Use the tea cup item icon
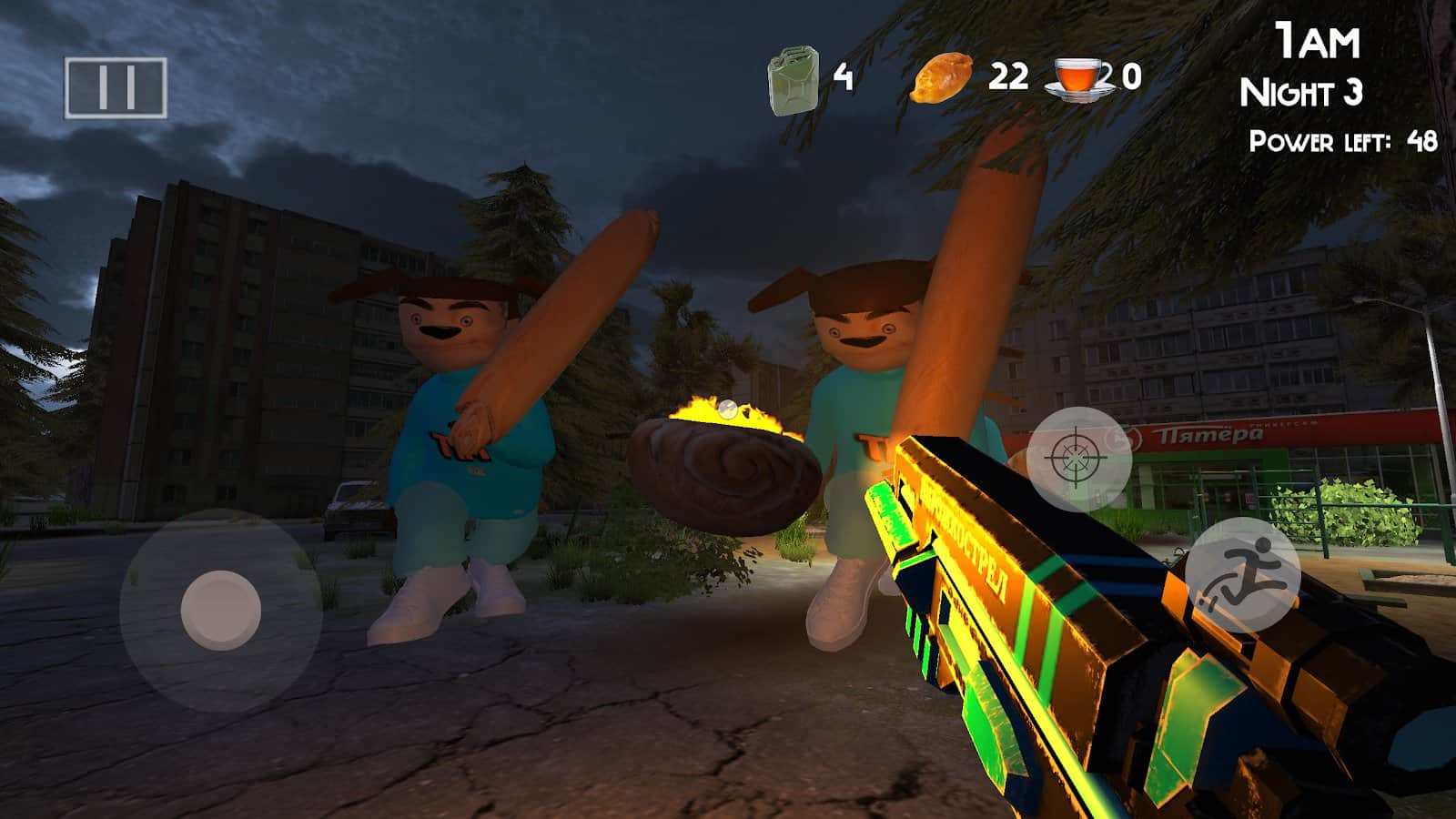Viewport: 1456px width, 819px height. (1080, 78)
